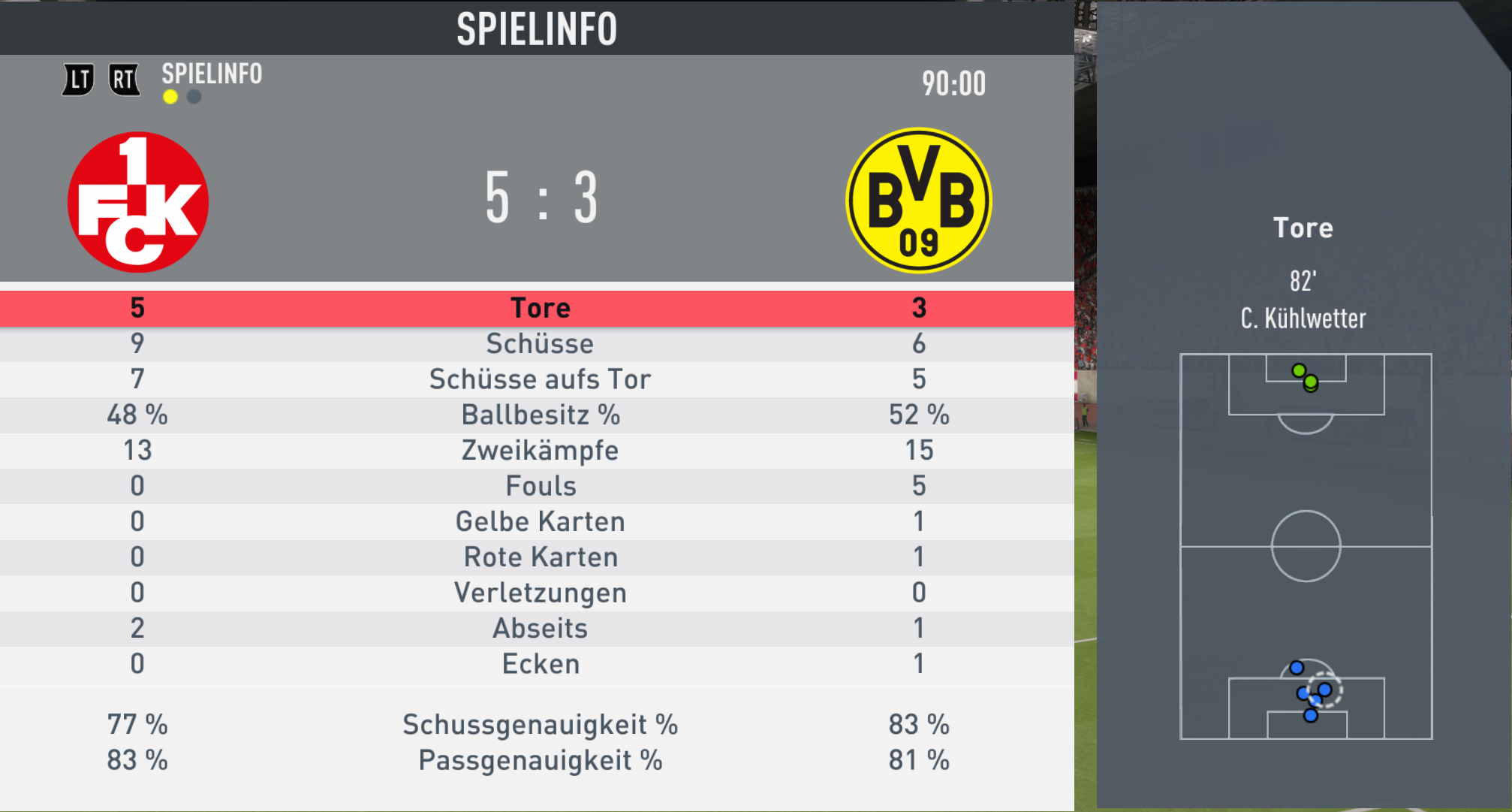
Task: Choose the Gelbe Karten row
Action: click(x=539, y=521)
